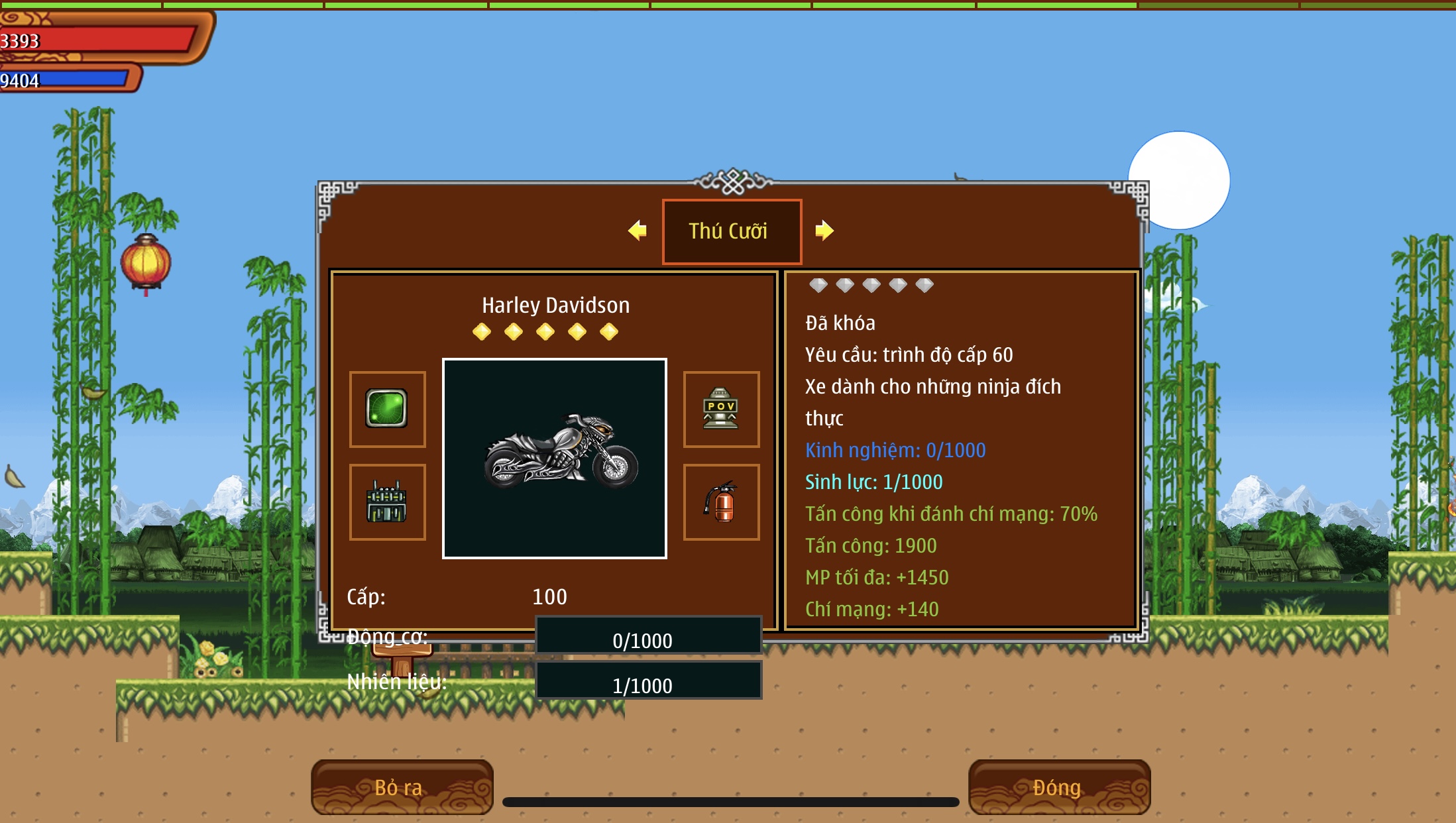The width and height of the screenshot is (1456, 823).
Task: Select the POV badge equipment slot
Action: point(721,409)
